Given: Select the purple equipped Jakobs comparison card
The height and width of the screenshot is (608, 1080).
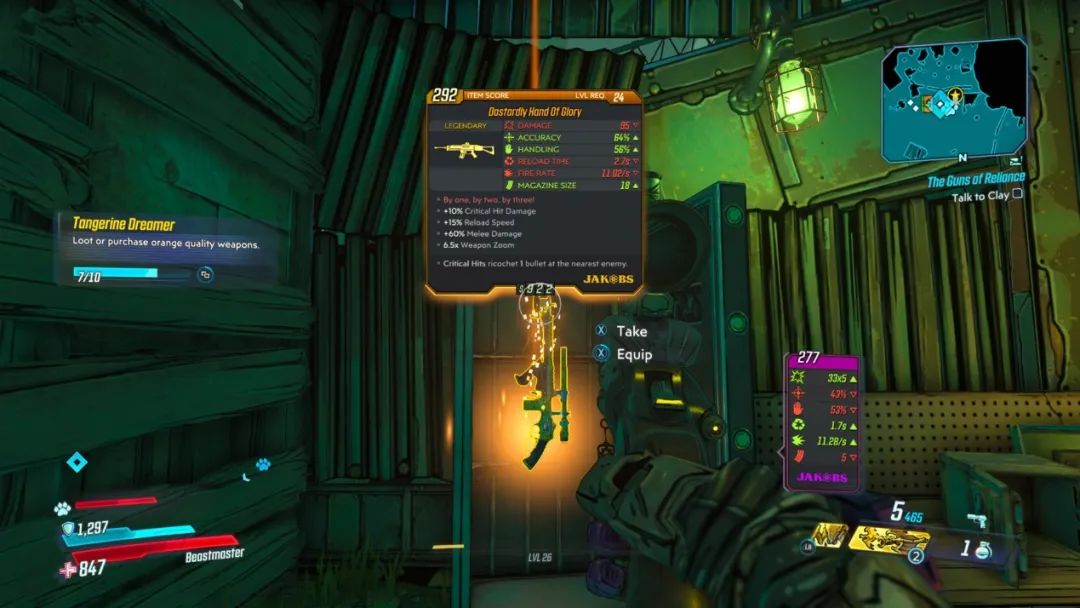Looking at the screenshot, I should click(x=821, y=420).
